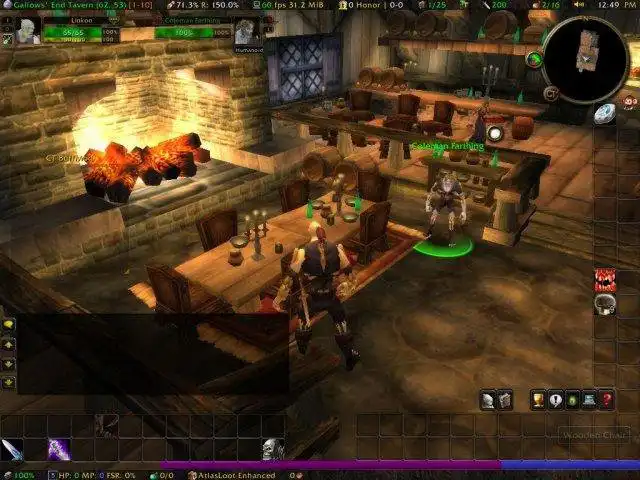Click the circular minimap
Viewport: 640px width, 480px height.
[x=583, y=53]
